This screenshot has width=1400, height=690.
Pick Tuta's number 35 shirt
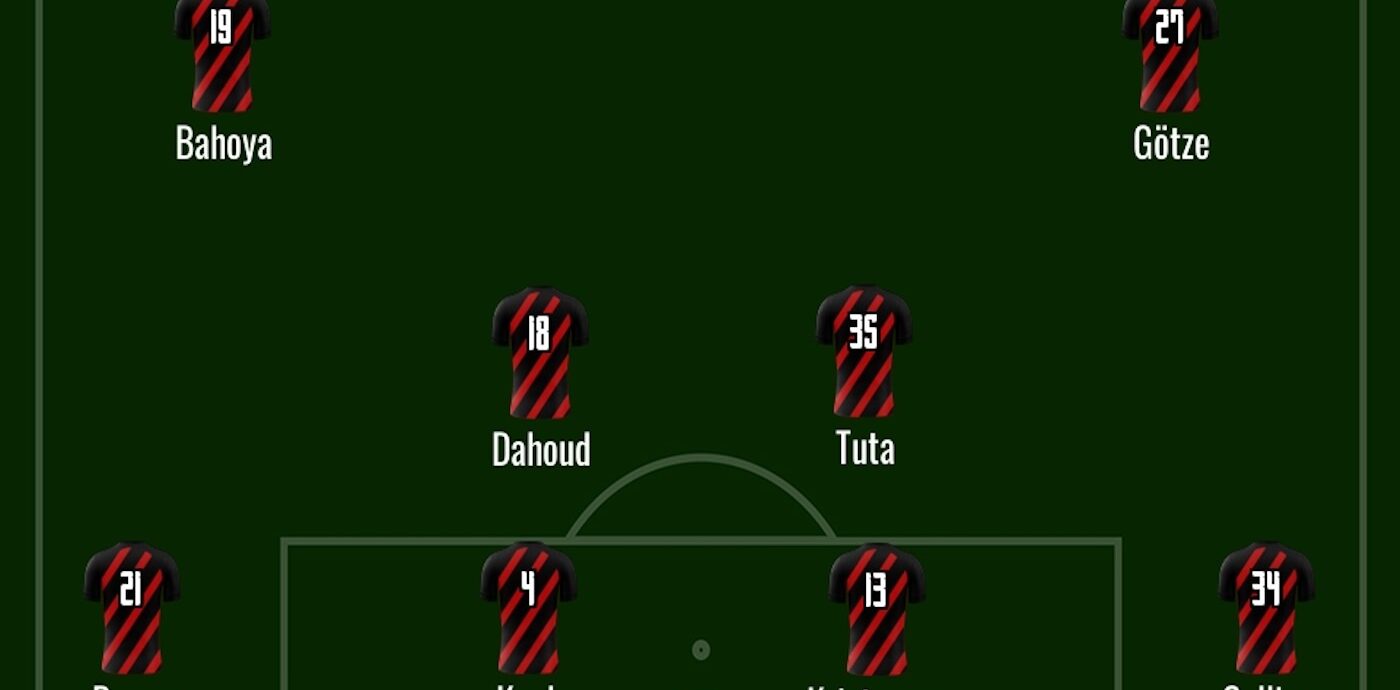864,350
